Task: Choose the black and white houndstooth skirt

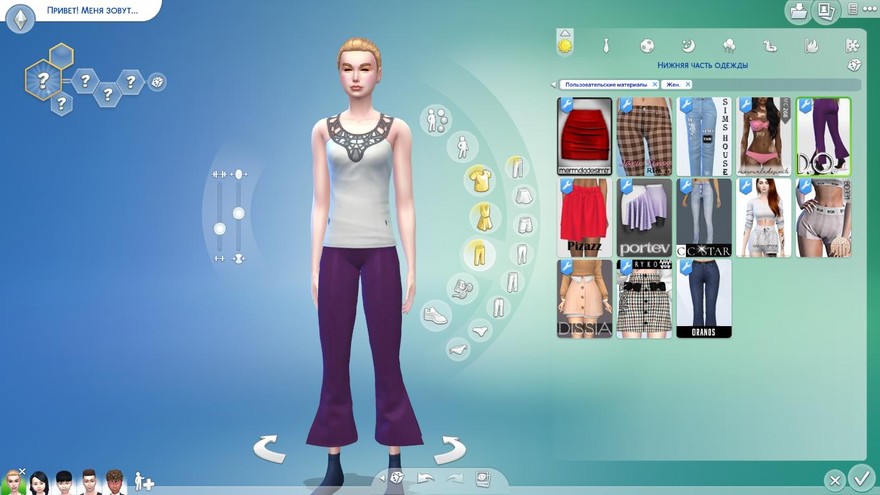Action: click(643, 298)
